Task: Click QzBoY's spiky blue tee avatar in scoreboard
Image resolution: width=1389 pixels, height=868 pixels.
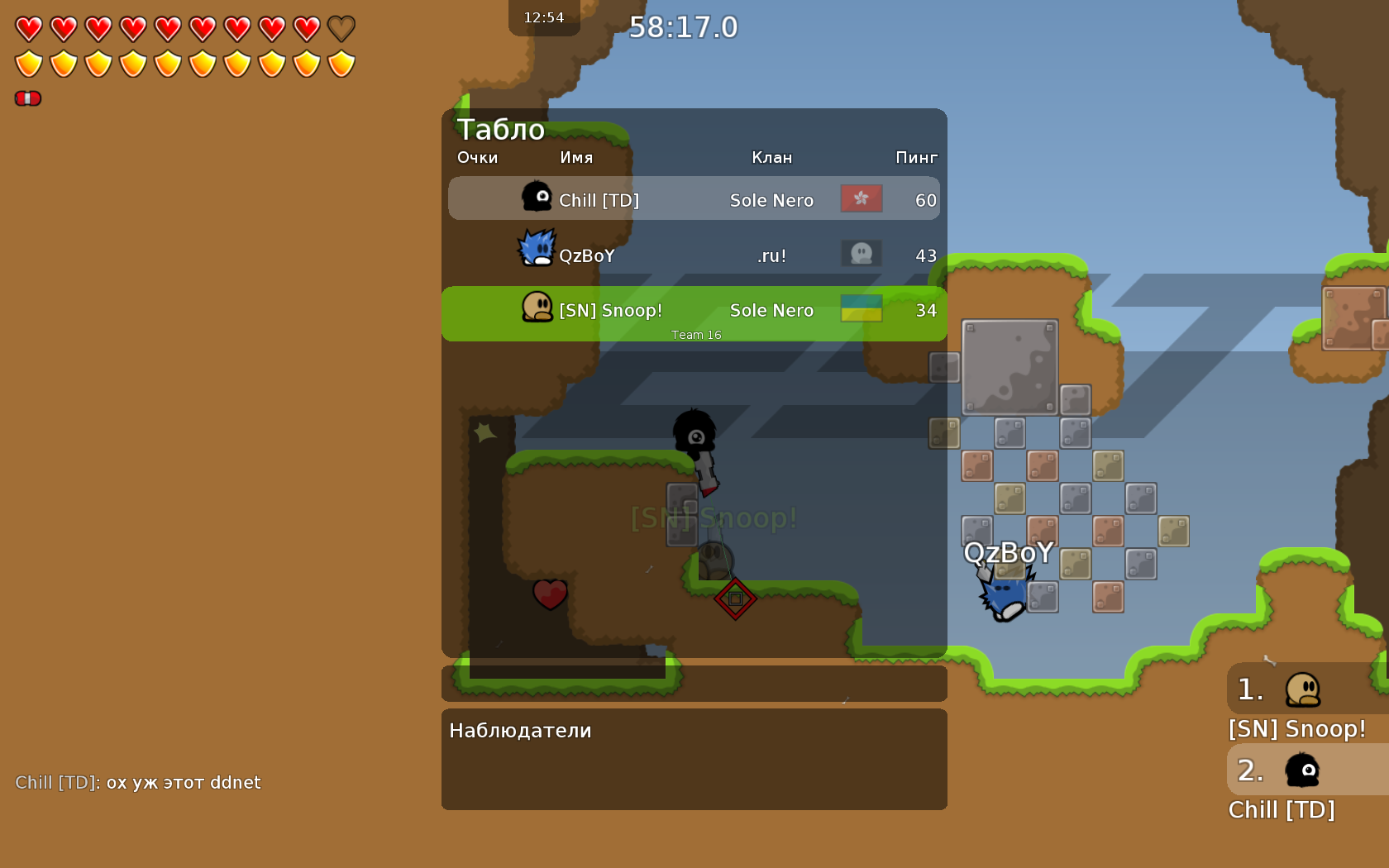Action: pyautogui.click(x=537, y=248)
